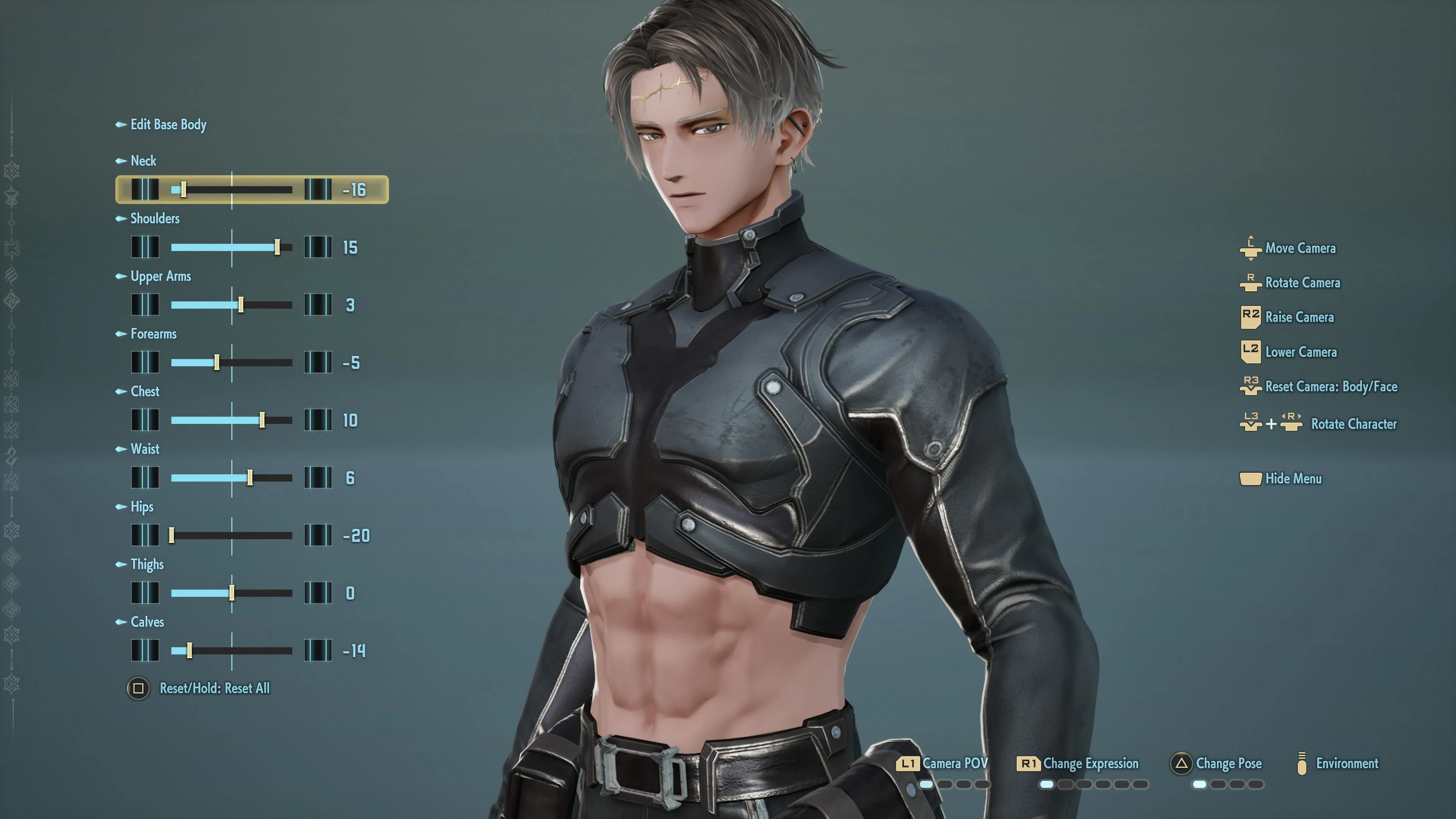Collapse the Neck section via its arrow
The height and width of the screenshot is (819, 1456).
(121, 160)
